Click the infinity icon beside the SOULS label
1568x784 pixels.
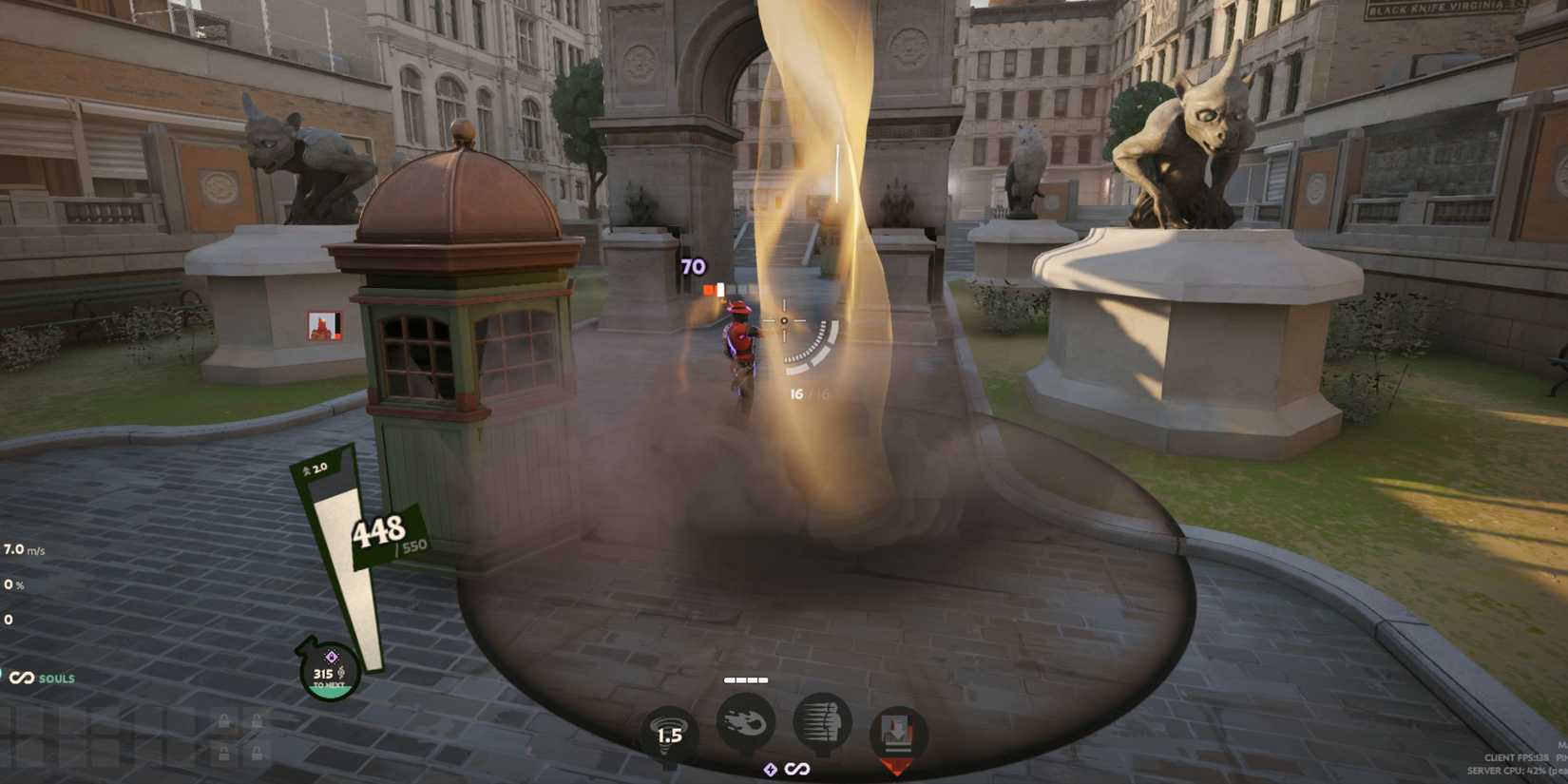click(25, 679)
